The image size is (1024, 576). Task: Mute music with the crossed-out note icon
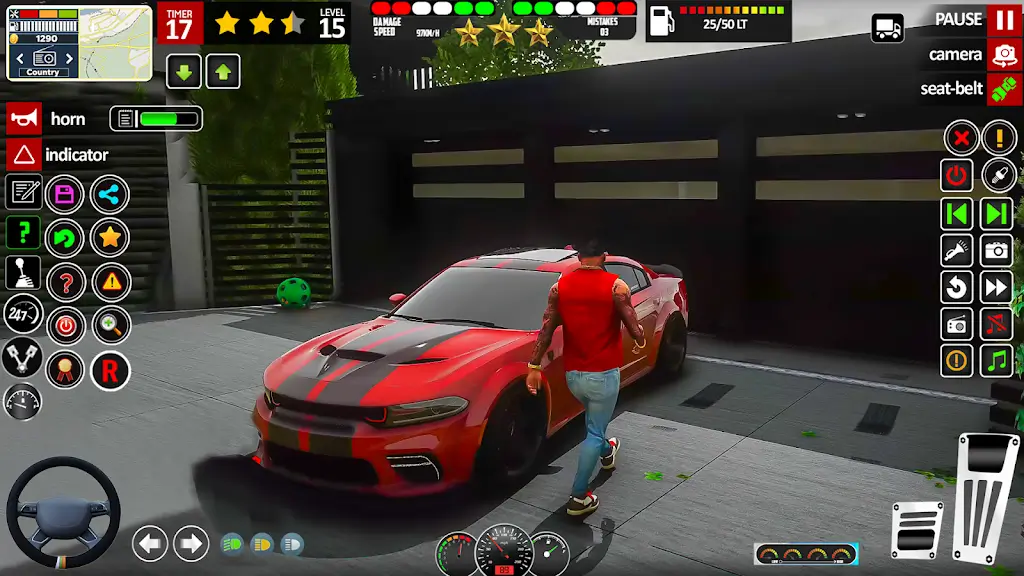coord(997,324)
